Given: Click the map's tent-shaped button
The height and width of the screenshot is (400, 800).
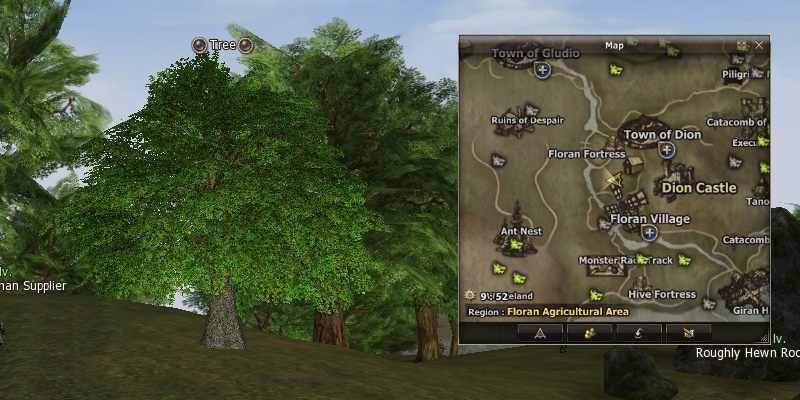Looking at the screenshot, I should coord(542,332).
